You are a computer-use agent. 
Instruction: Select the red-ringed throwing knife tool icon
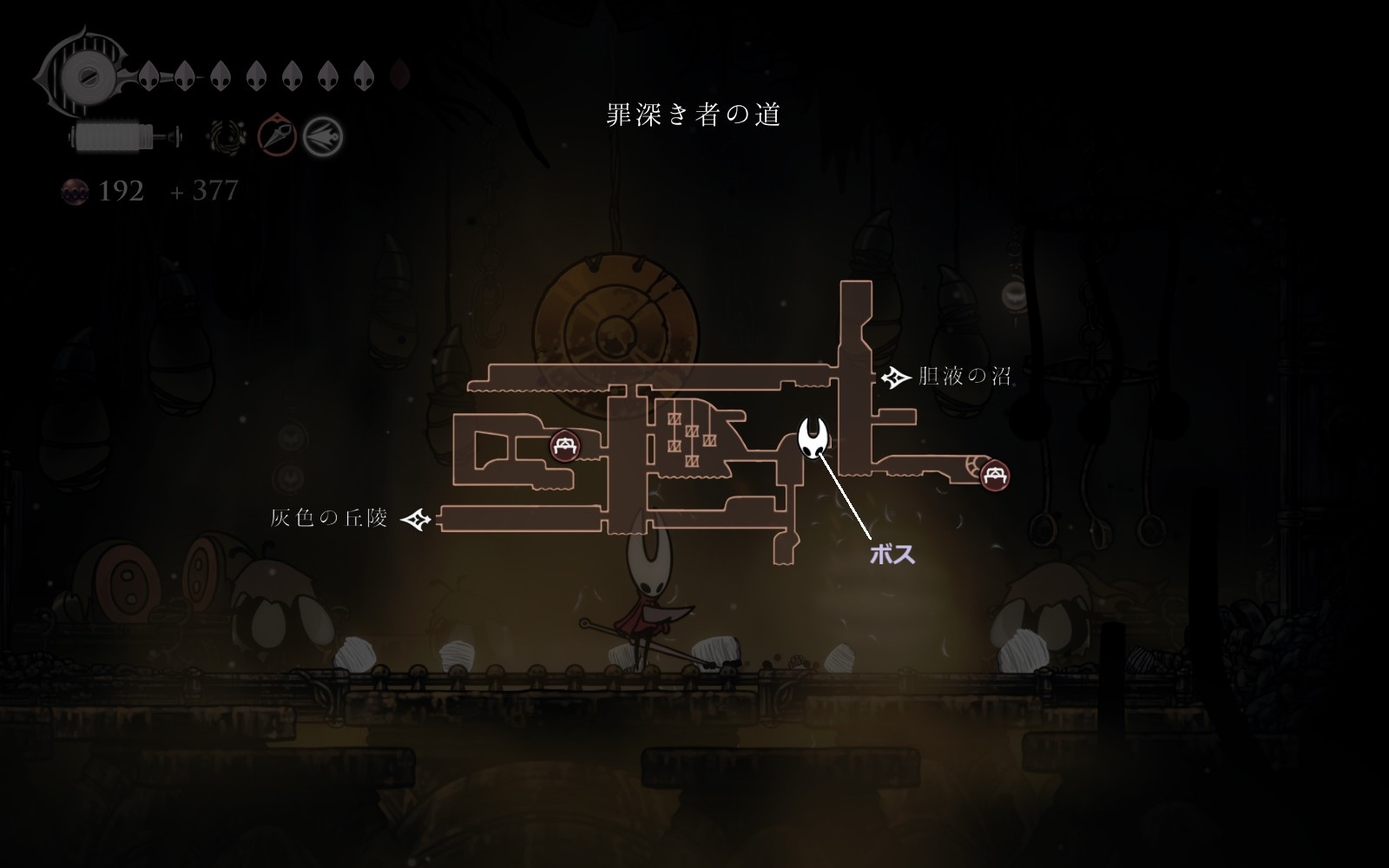(x=278, y=136)
